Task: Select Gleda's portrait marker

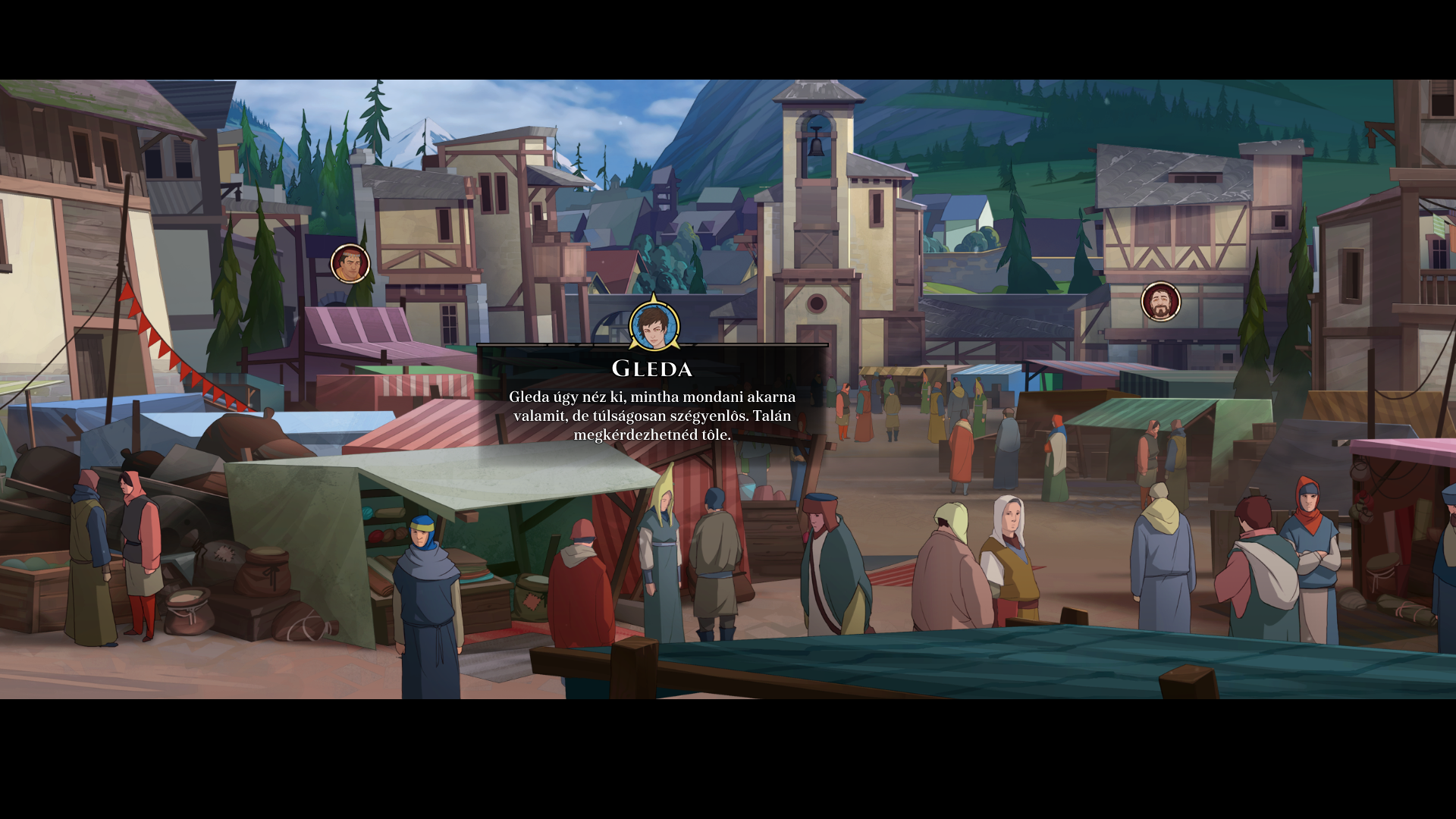Action: pos(654,326)
